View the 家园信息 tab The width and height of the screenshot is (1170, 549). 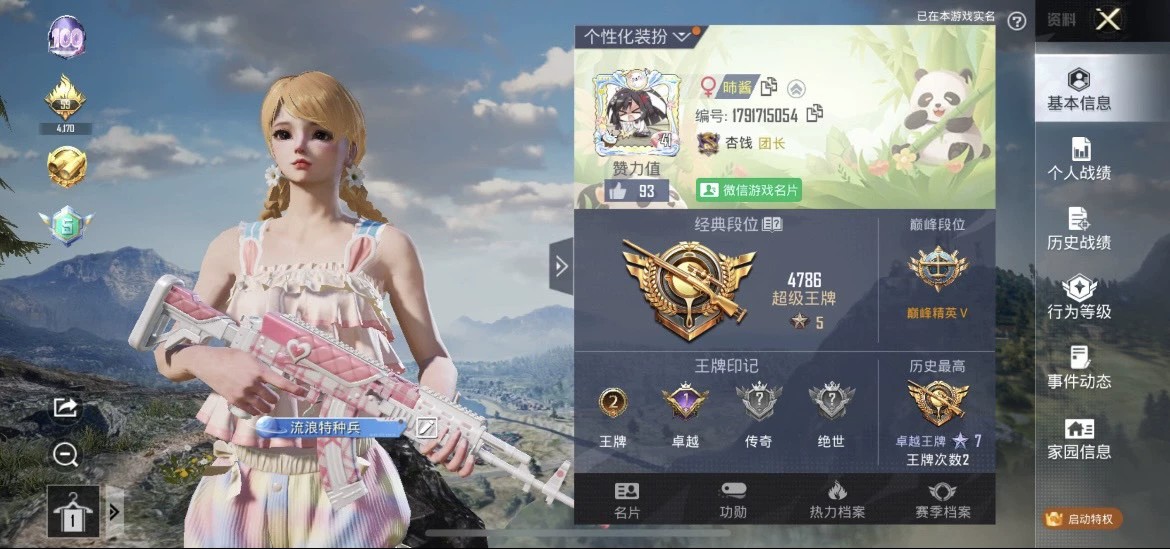click(x=1079, y=438)
